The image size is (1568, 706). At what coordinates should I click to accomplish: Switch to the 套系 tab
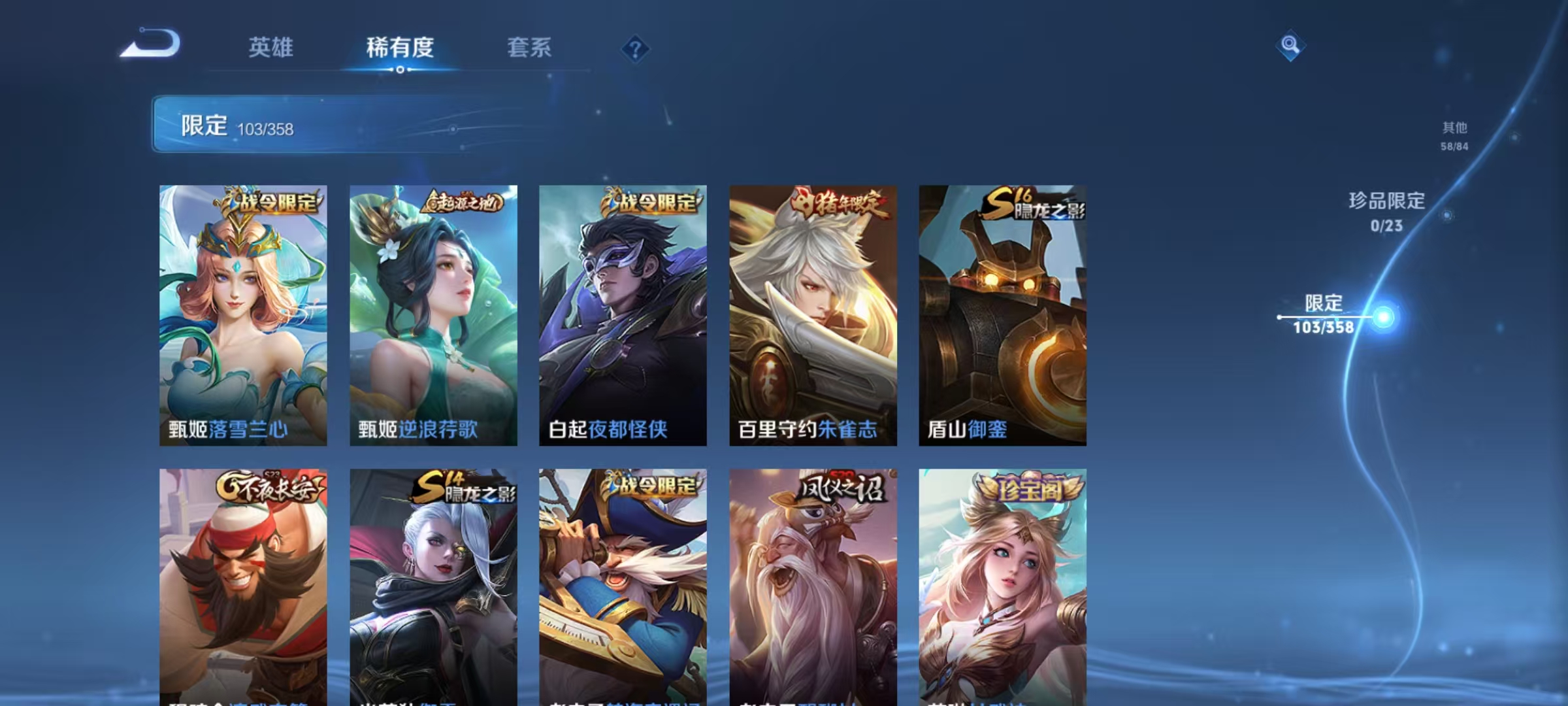[x=529, y=48]
